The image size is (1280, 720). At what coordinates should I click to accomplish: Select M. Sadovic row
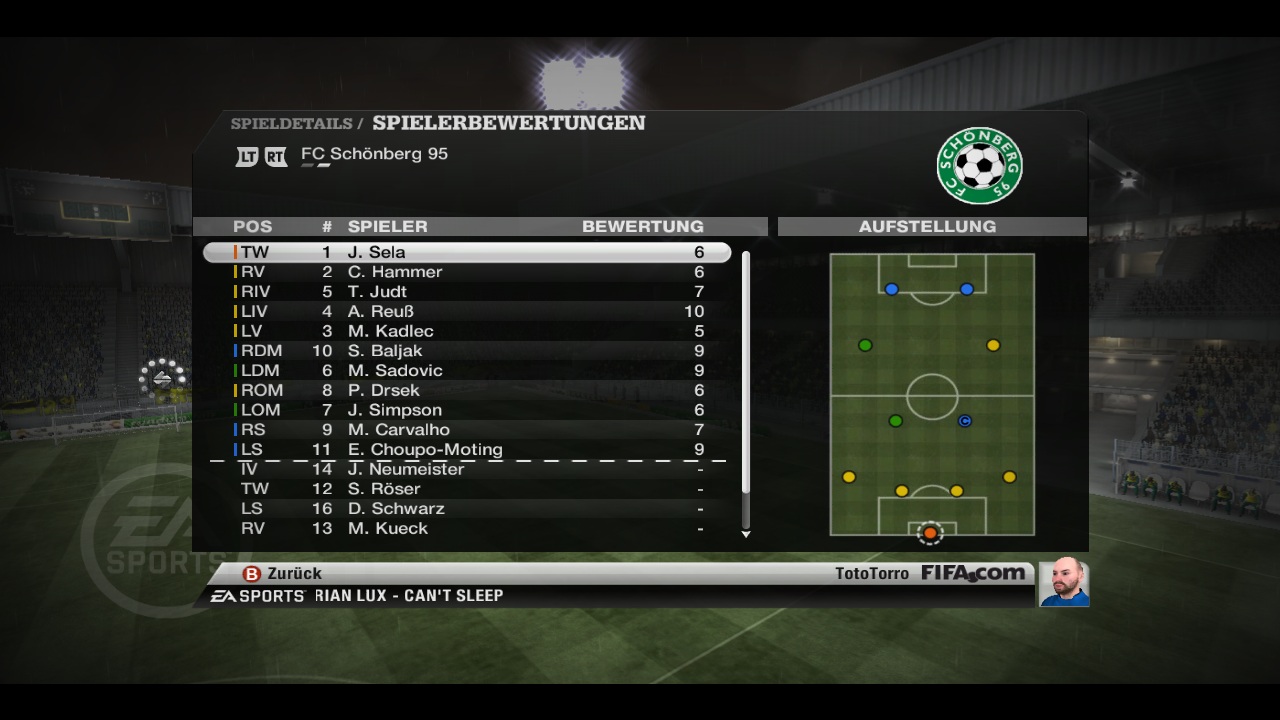[x=466, y=371]
